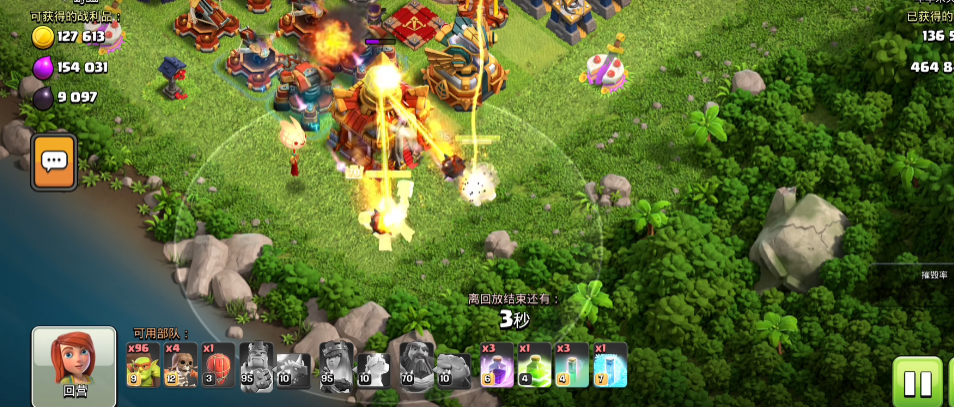This screenshot has height=407, width=954.
Task: Choose the green jump spell slot
Action: (x=535, y=365)
